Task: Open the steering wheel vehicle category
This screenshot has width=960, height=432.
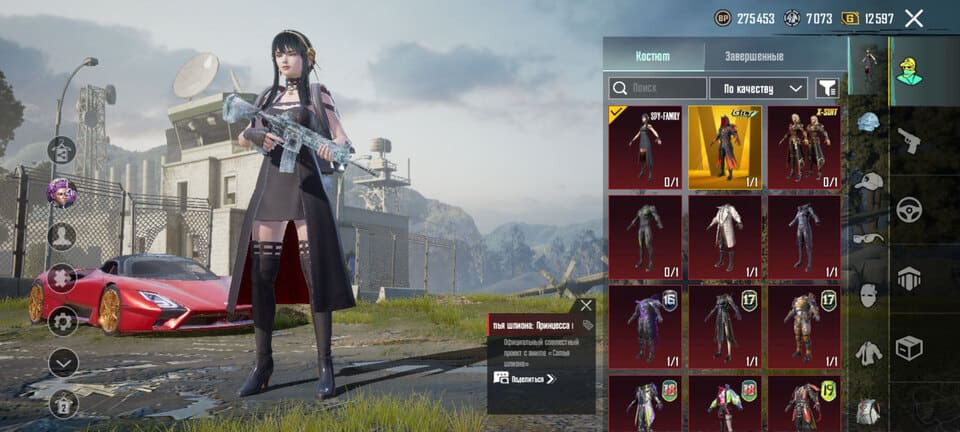Action: [x=908, y=209]
